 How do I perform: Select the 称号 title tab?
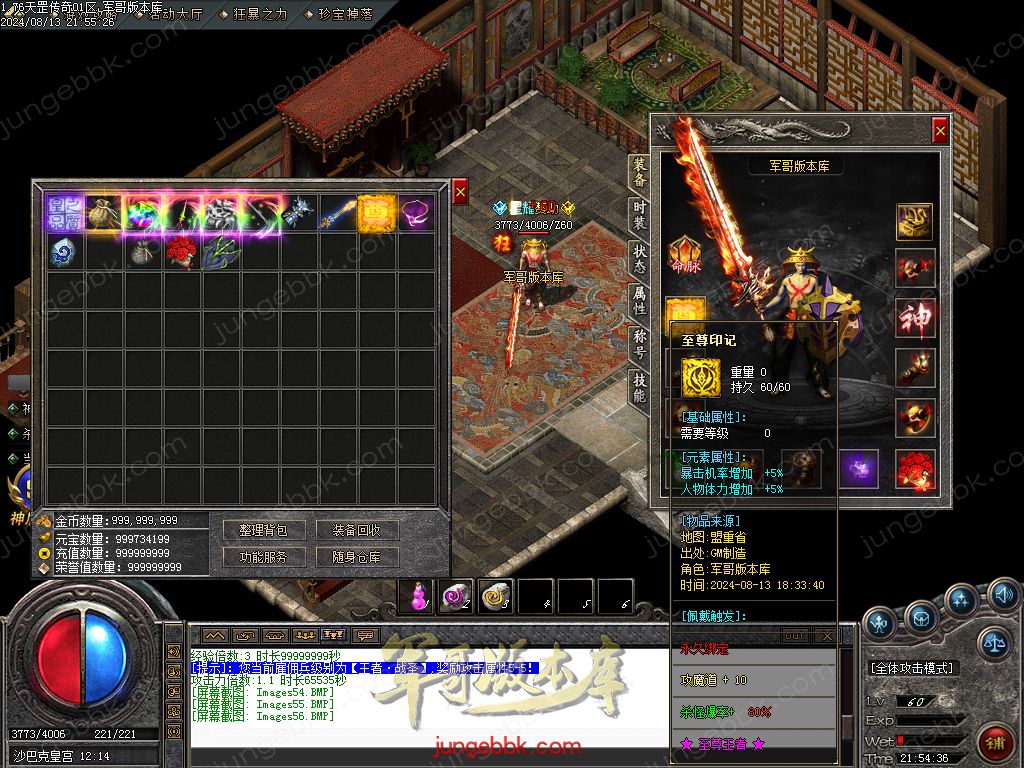click(639, 343)
